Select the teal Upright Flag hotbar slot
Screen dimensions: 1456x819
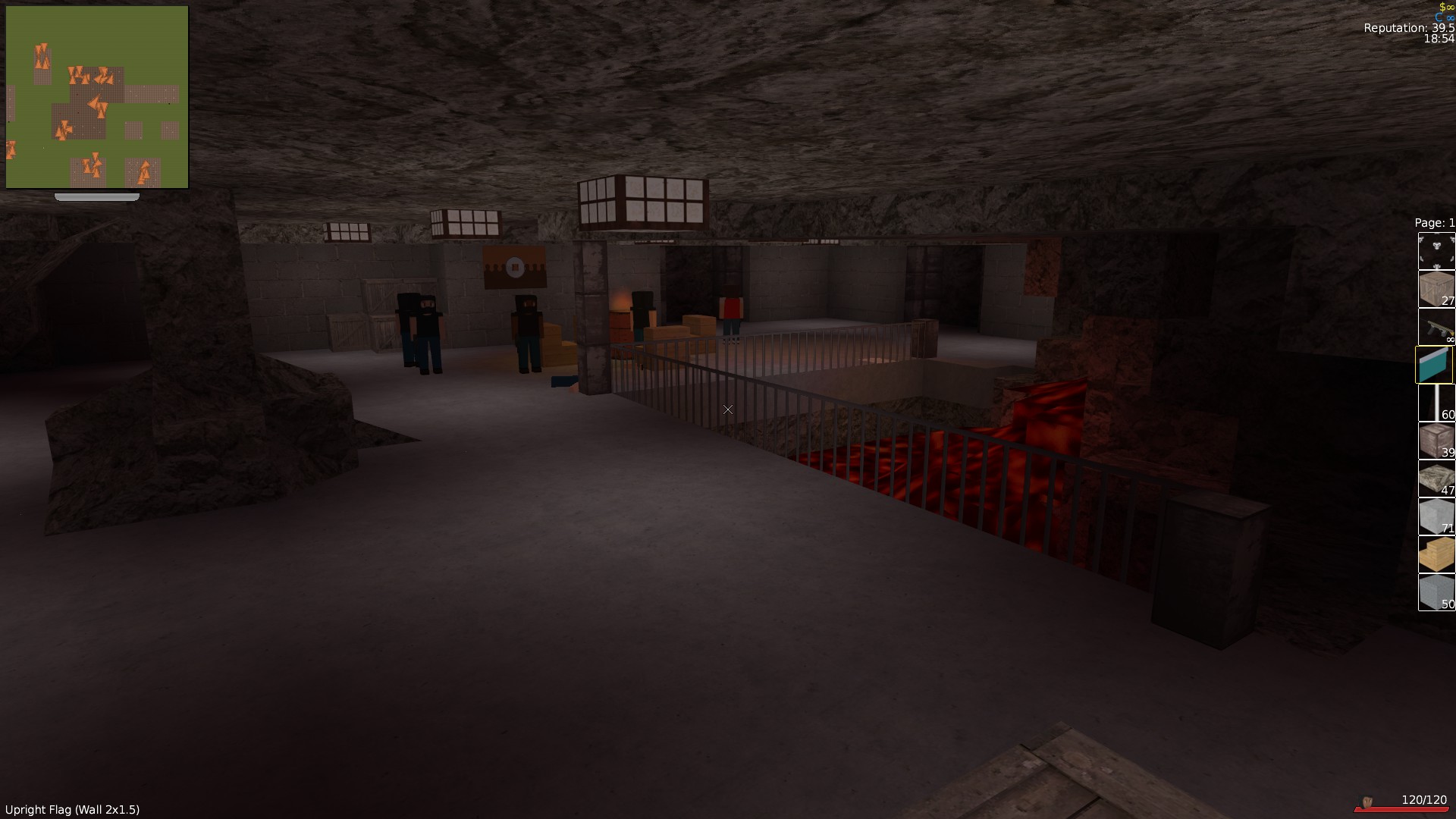coord(1436,365)
